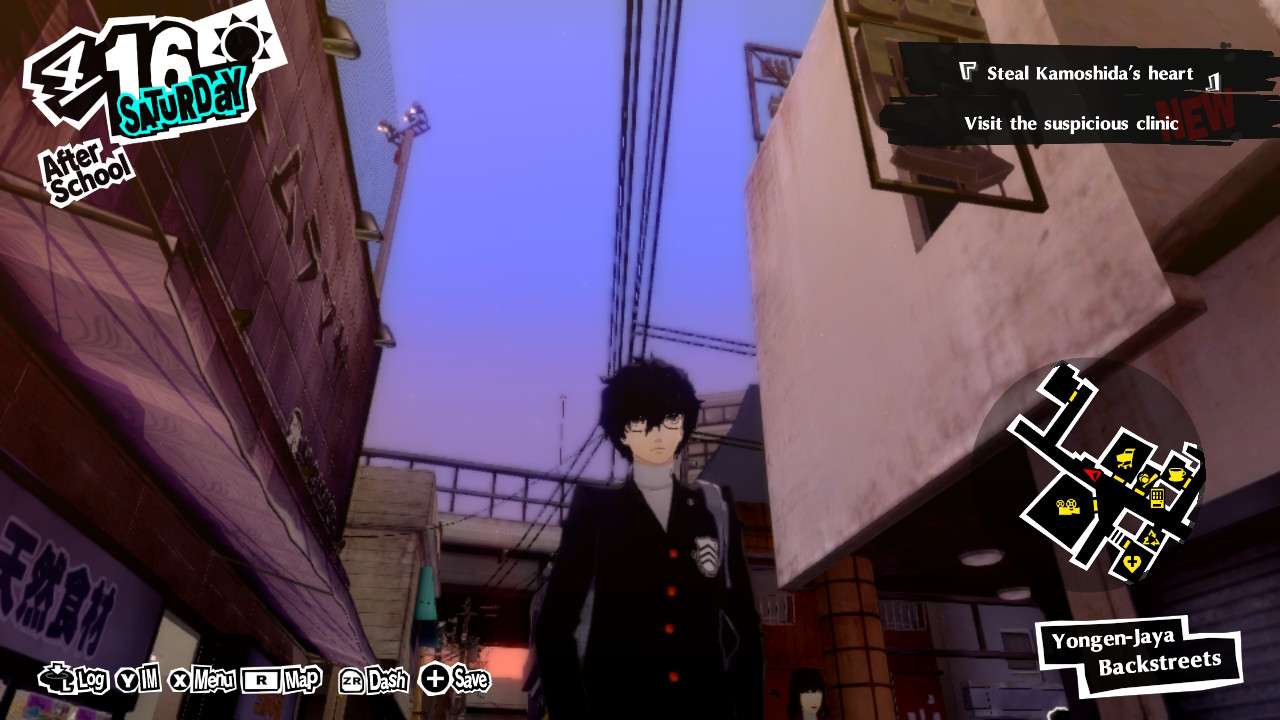Select the clinic cross icon on the minimap
The height and width of the screenshot is (720, 1280).
[x=1132, y=560]
